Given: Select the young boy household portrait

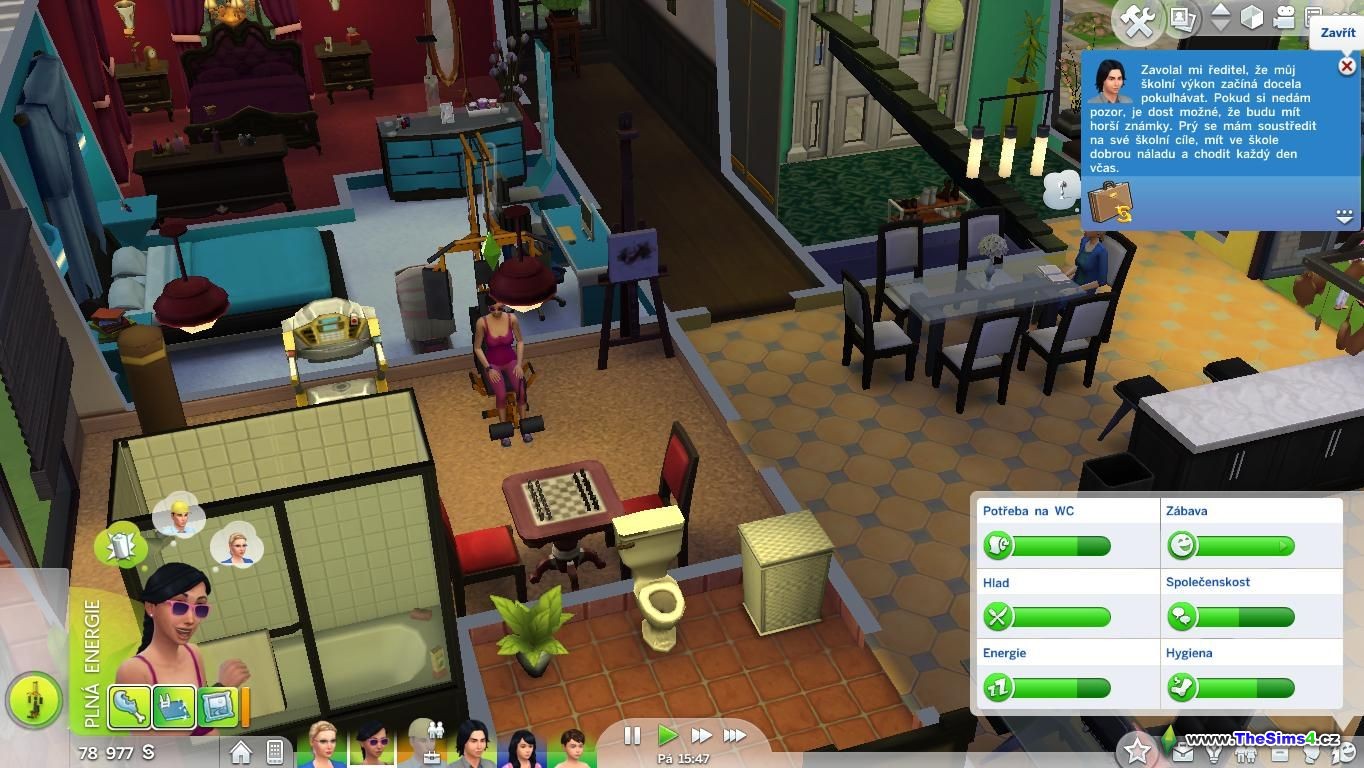Looking at the screenshot, I should [571, 747].
